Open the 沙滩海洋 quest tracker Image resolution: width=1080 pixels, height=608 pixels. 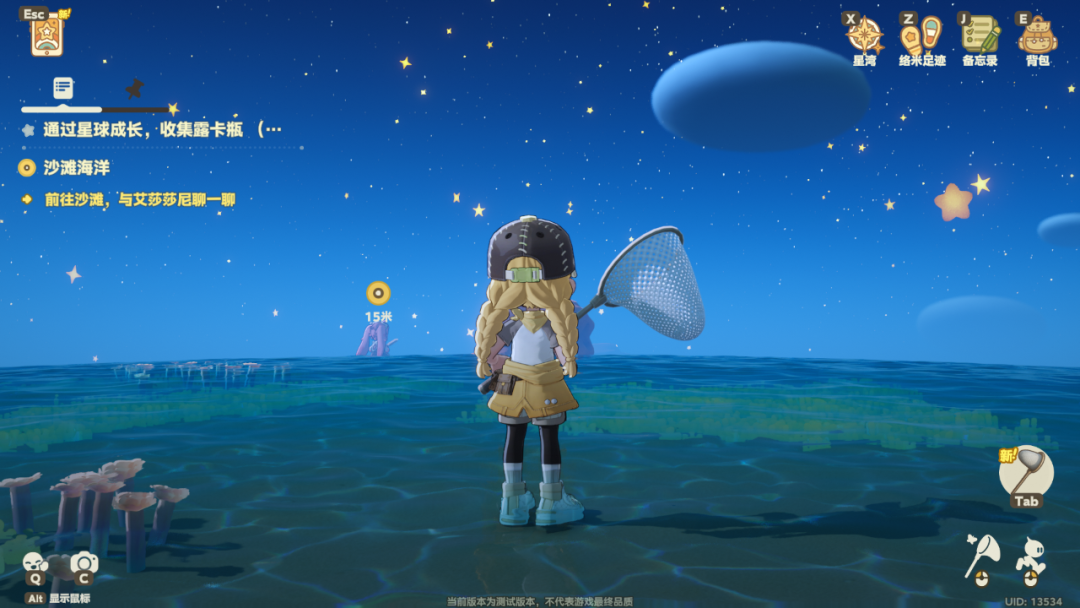click(76, 168)
